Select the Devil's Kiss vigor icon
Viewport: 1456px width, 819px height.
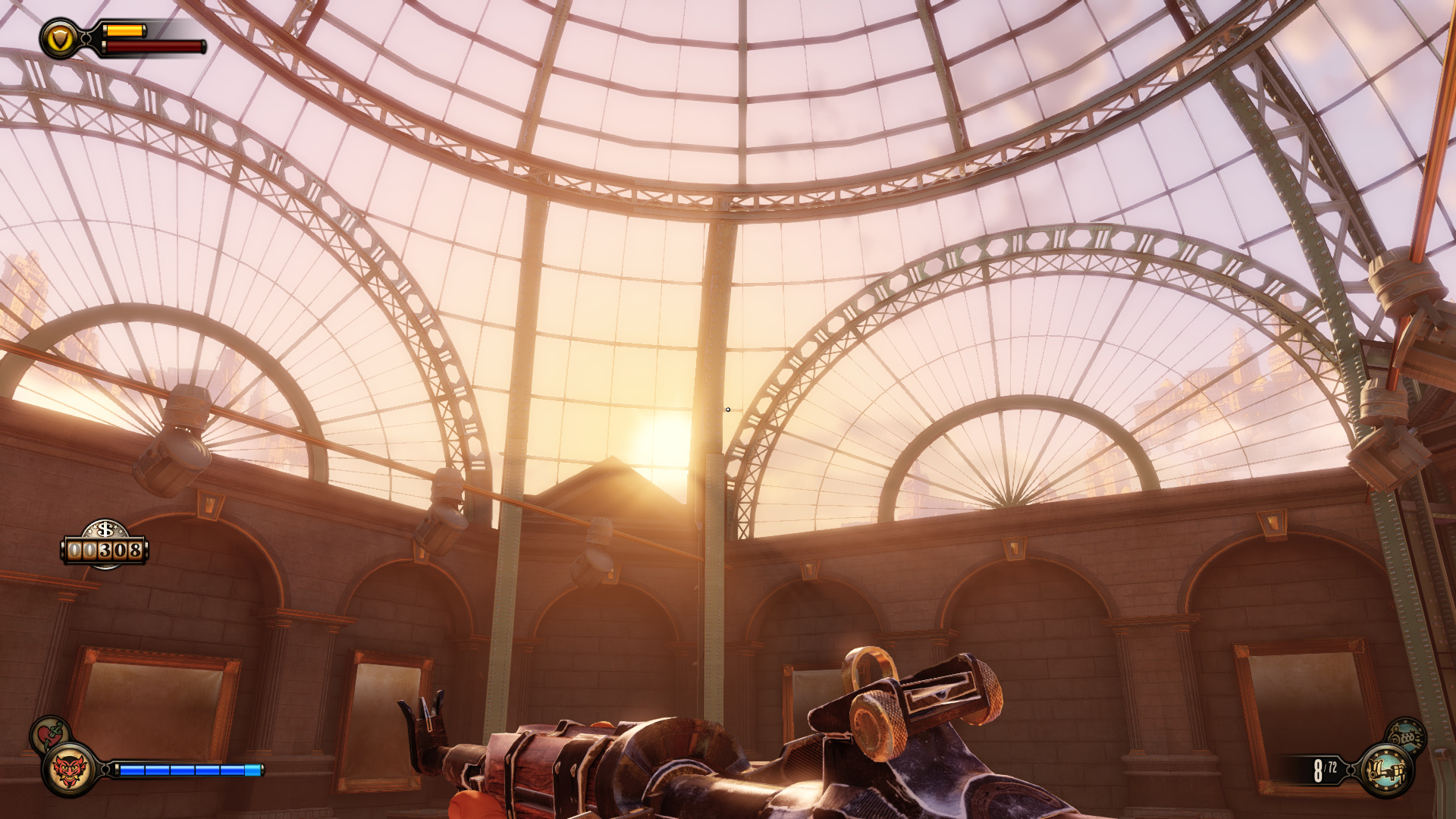tap(70, 770)
